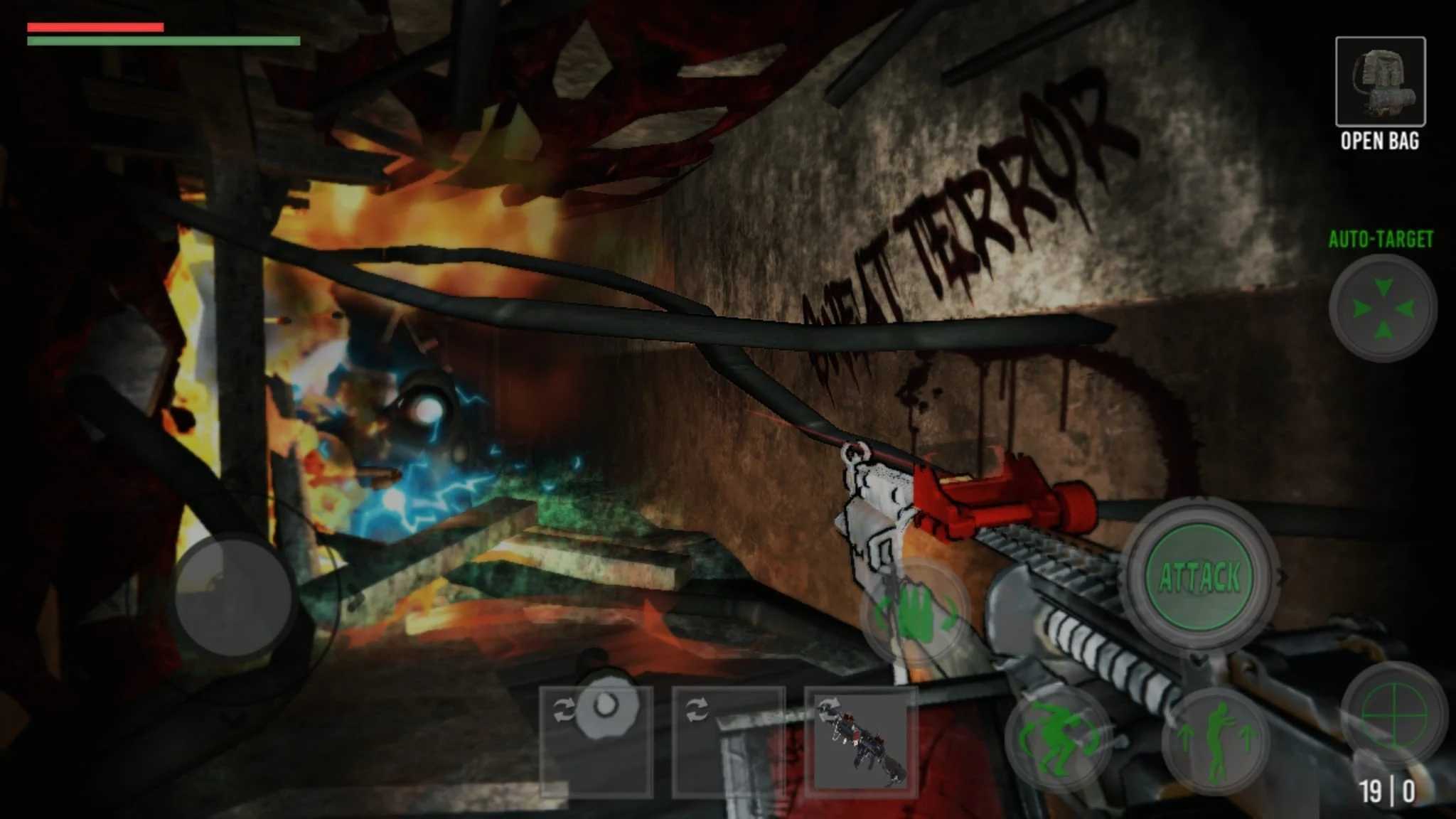The image size is (1456, 819).
Task: Tap the green hand interact button
Action: [x=915, y=614]
